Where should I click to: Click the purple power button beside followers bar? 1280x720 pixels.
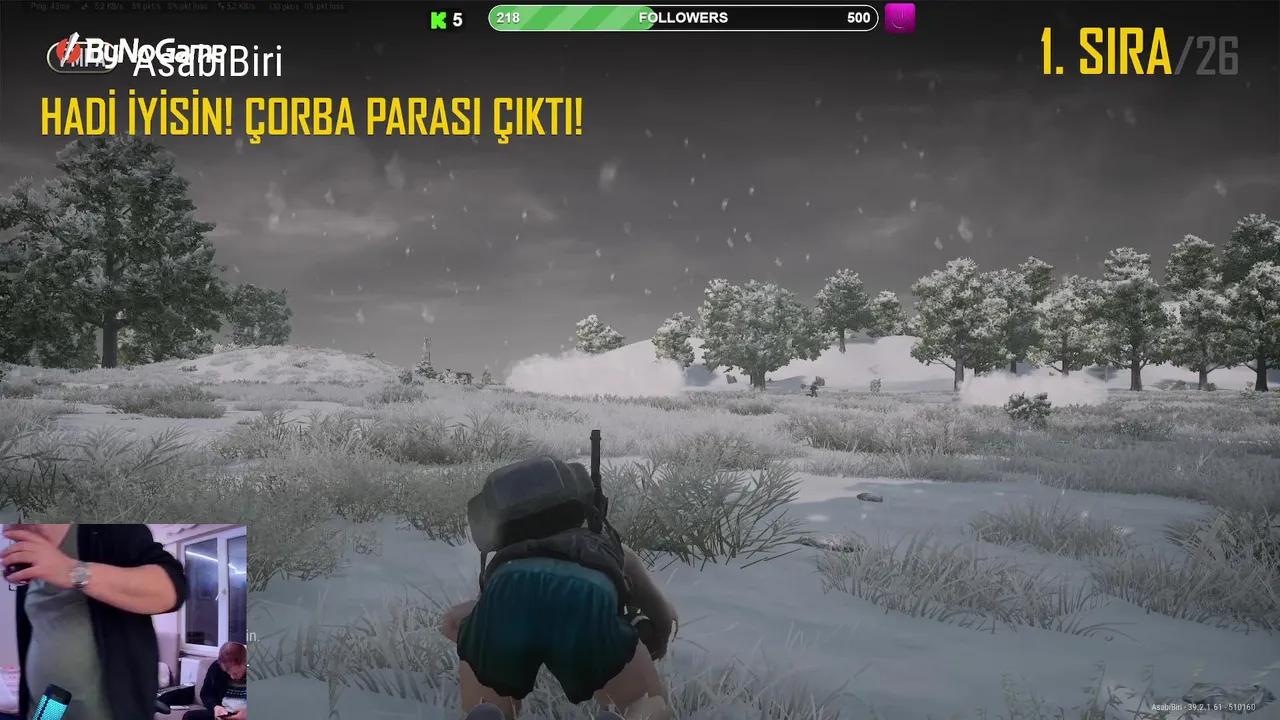pos(898,17)
